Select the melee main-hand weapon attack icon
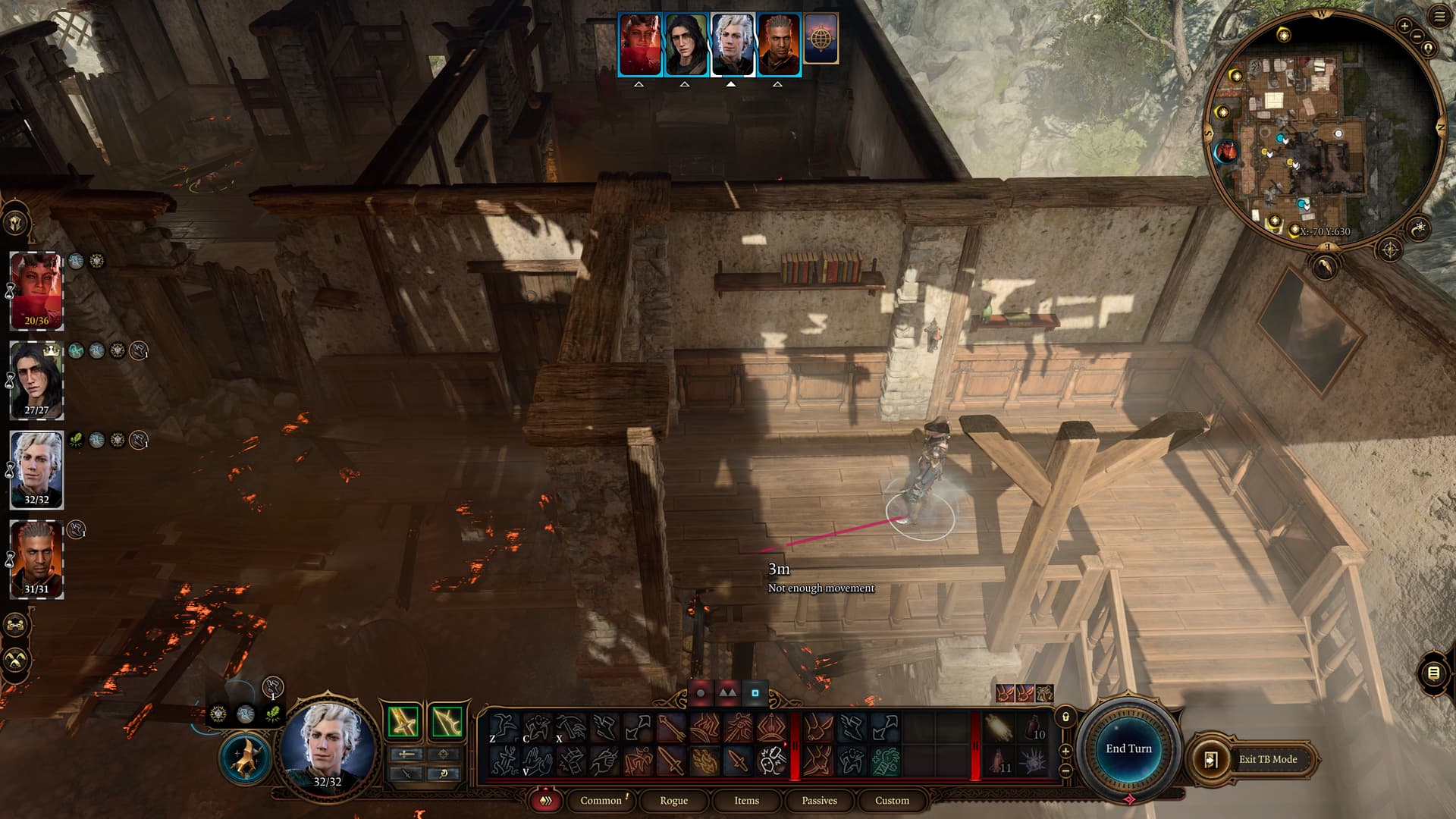The width and height of the screenshot is (1456, 819). [403, 721]
